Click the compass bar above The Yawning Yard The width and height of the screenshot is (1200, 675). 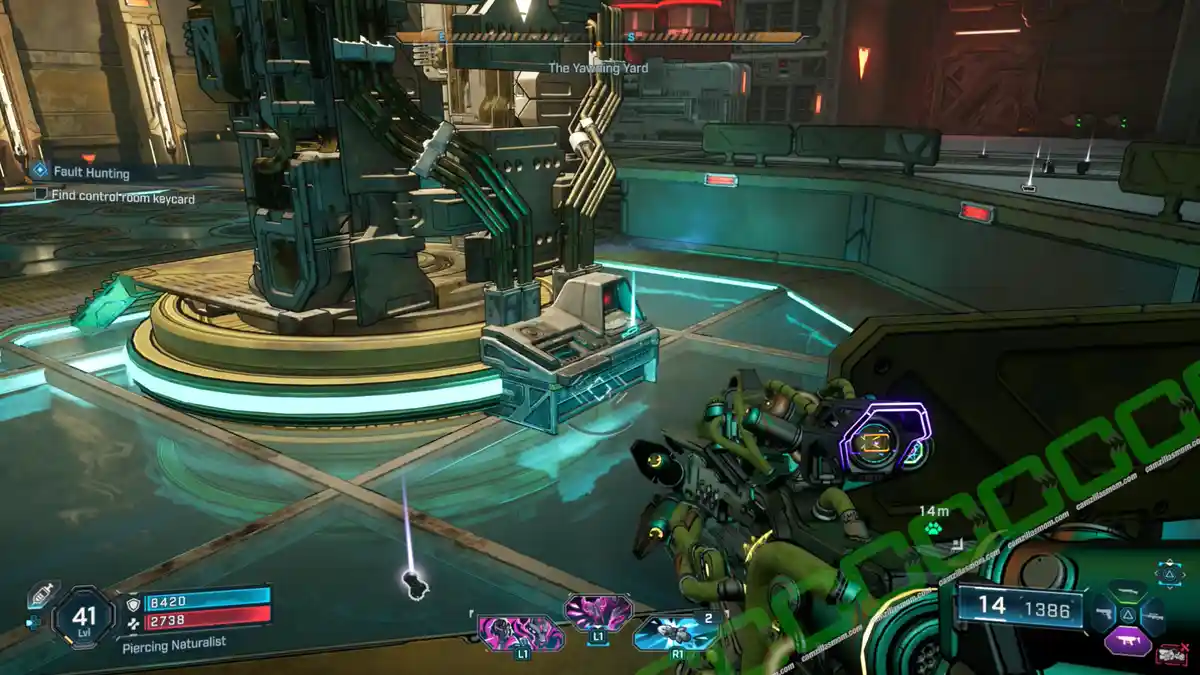coord(598,38)
